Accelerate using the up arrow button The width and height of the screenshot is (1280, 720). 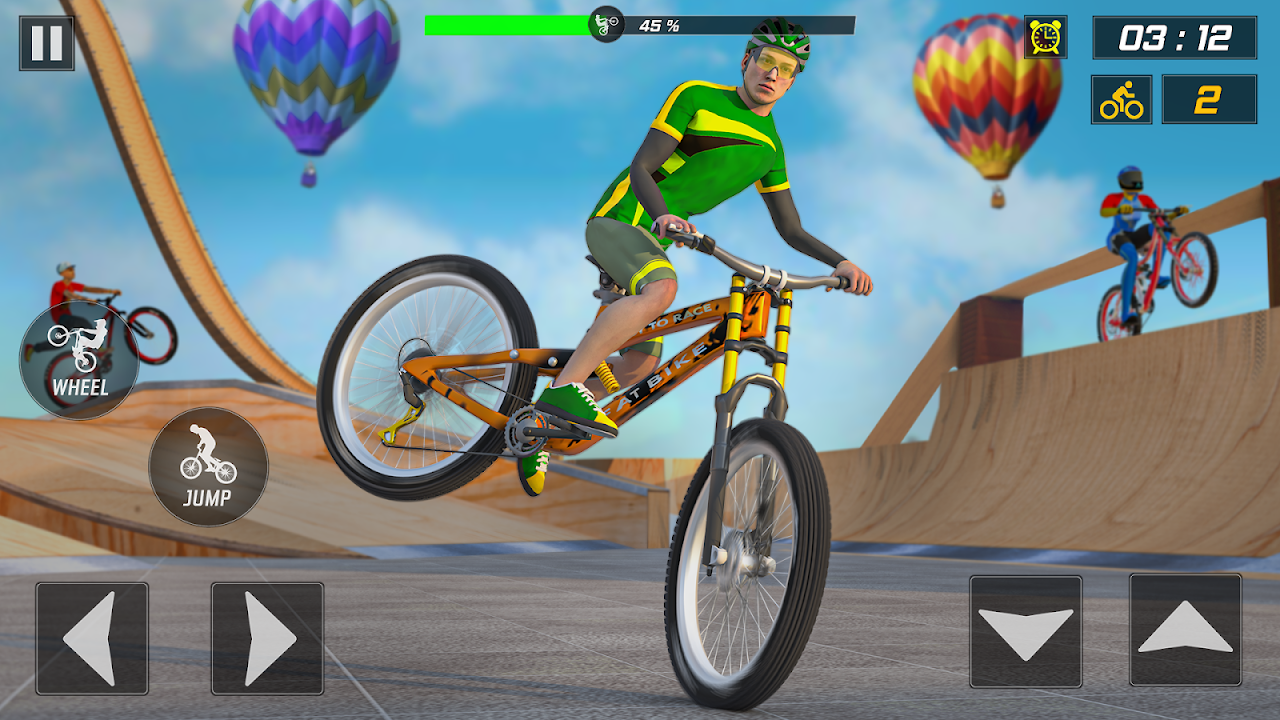point(1185,630)
